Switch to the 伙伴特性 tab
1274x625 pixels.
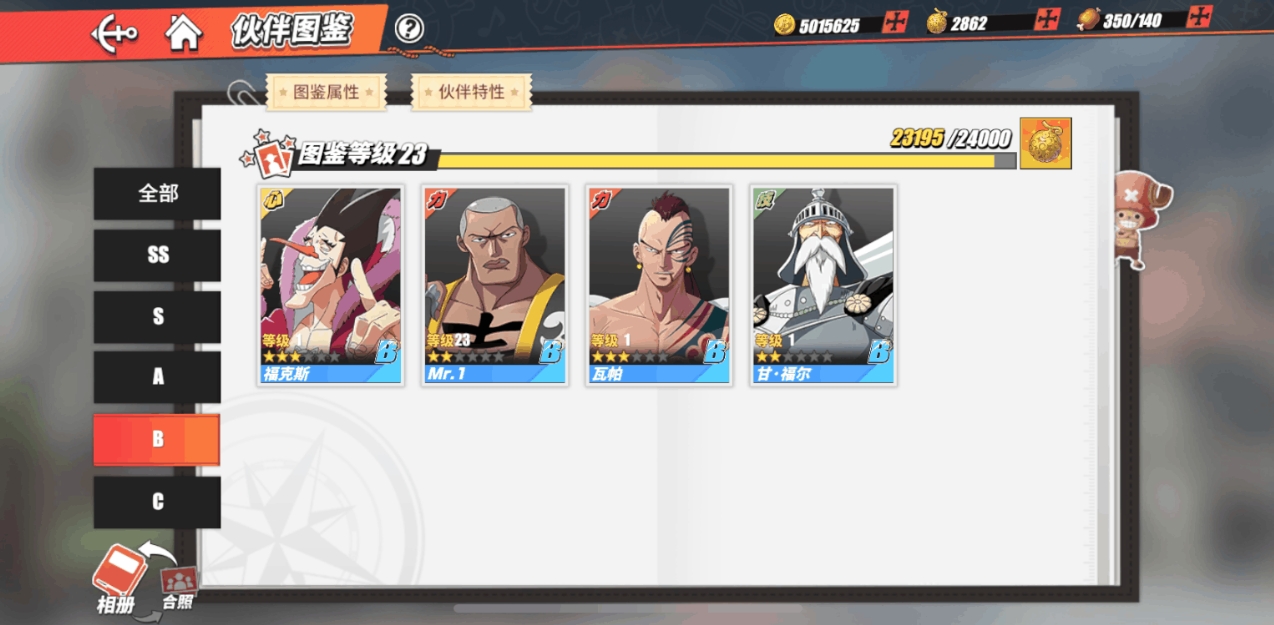471,92
